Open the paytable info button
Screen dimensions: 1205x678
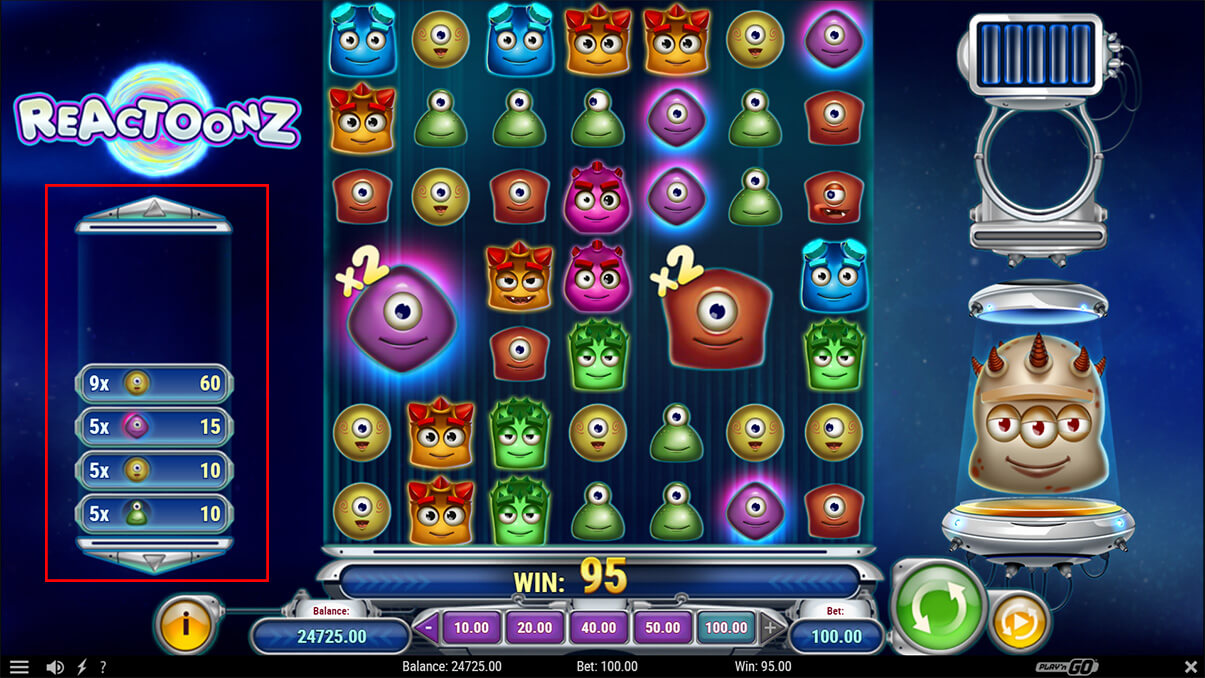(x=184, y=625)
